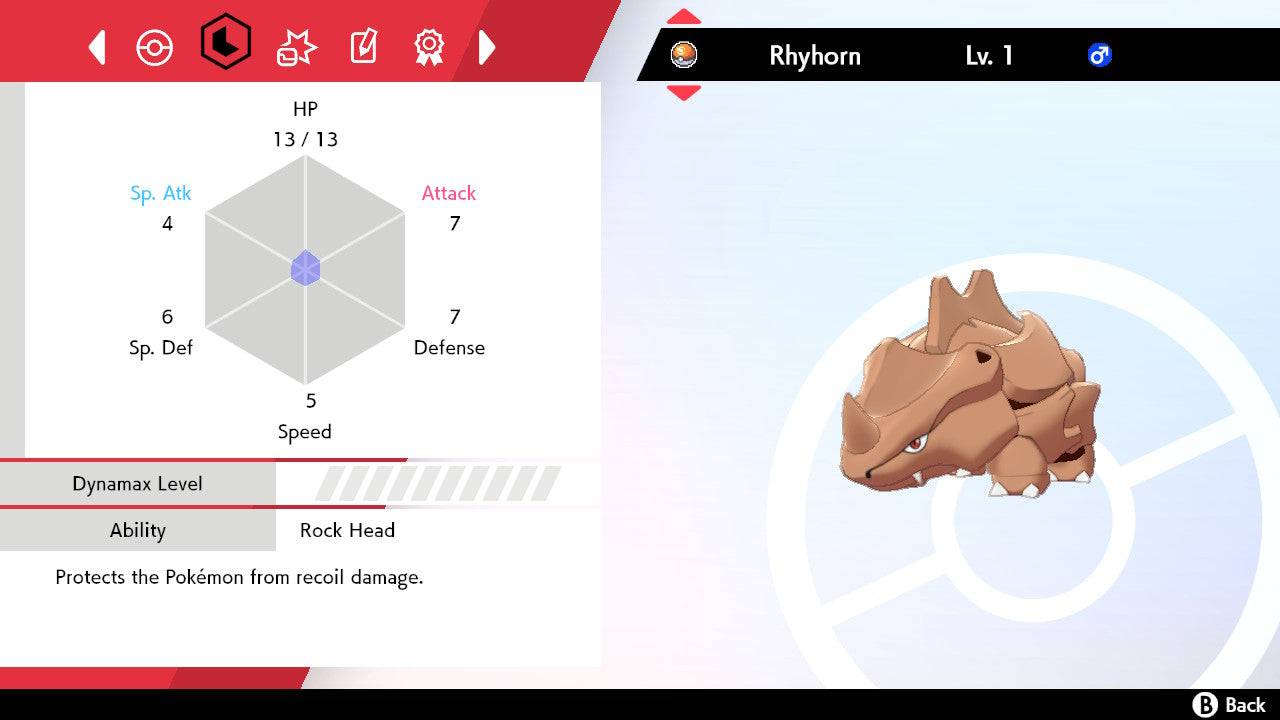1280x720 pixels.
Task: Select the Rock Head ability row
Action: tap(347, 530)
